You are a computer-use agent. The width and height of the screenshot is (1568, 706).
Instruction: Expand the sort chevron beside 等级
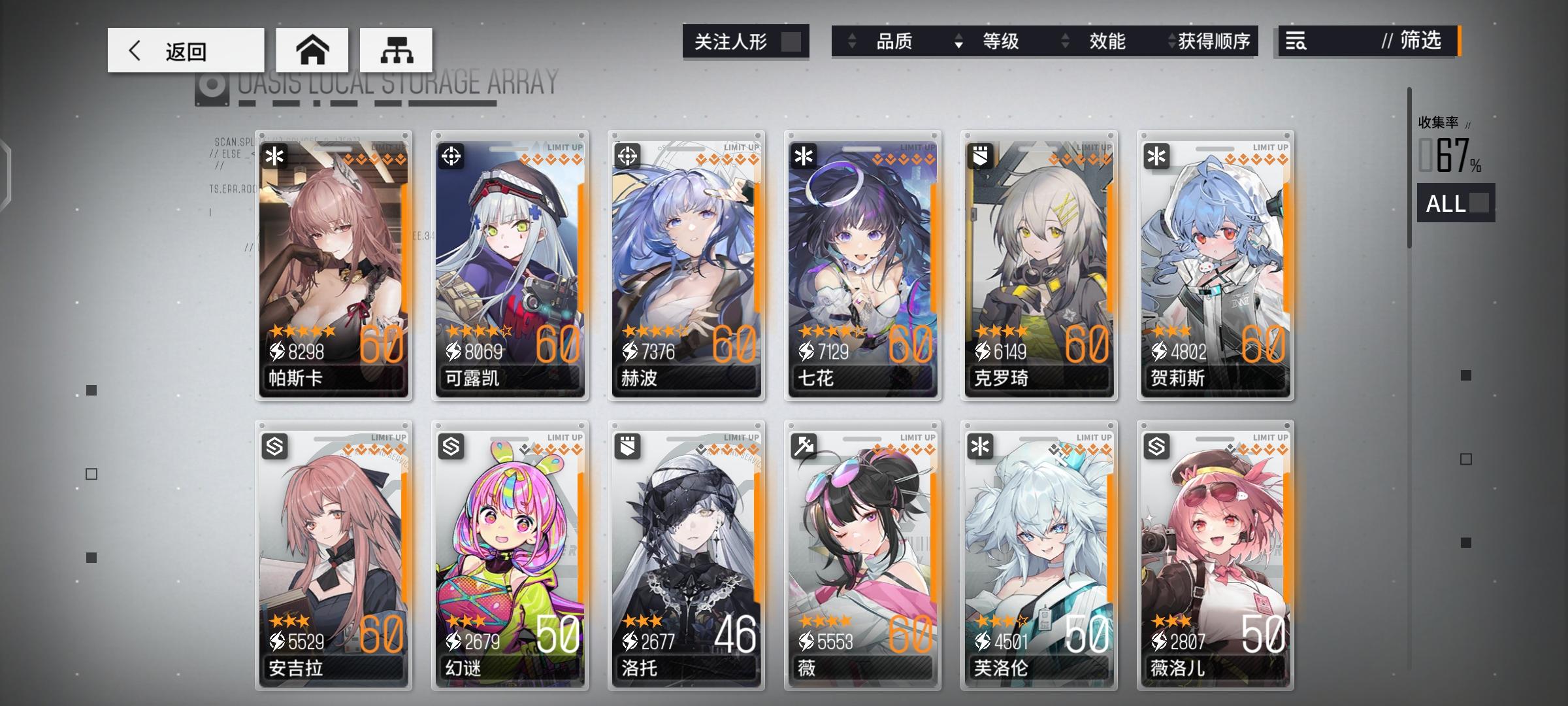[x=958, y=41]
